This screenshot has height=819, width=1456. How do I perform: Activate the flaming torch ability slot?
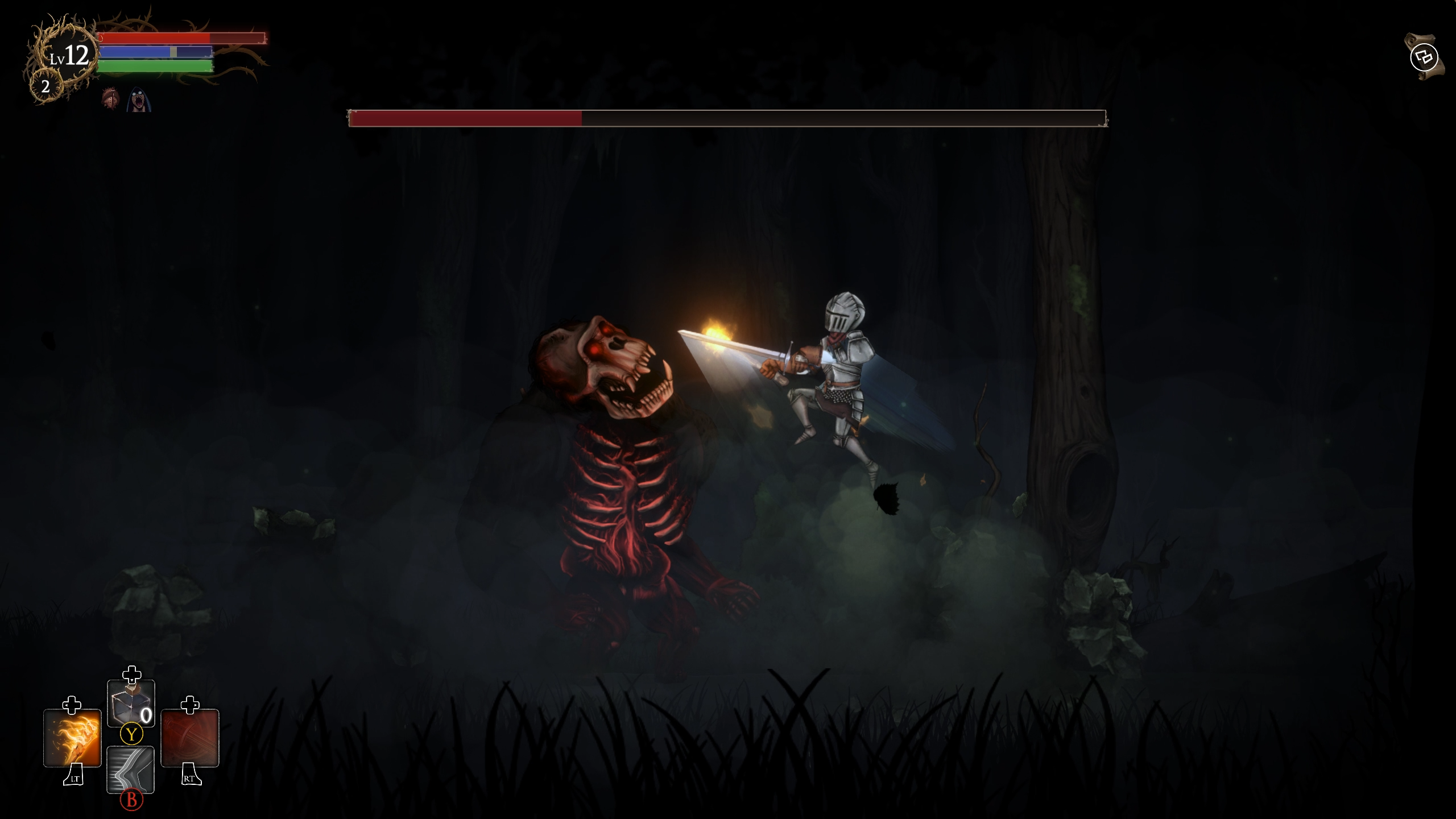pyautogui.click(x=72, y=738)
